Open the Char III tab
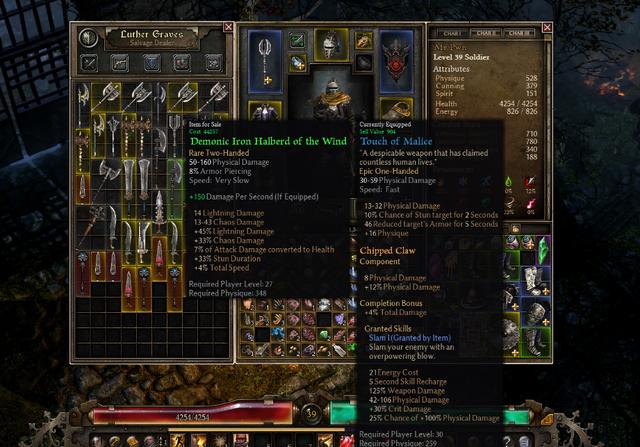 click(518, 34)
